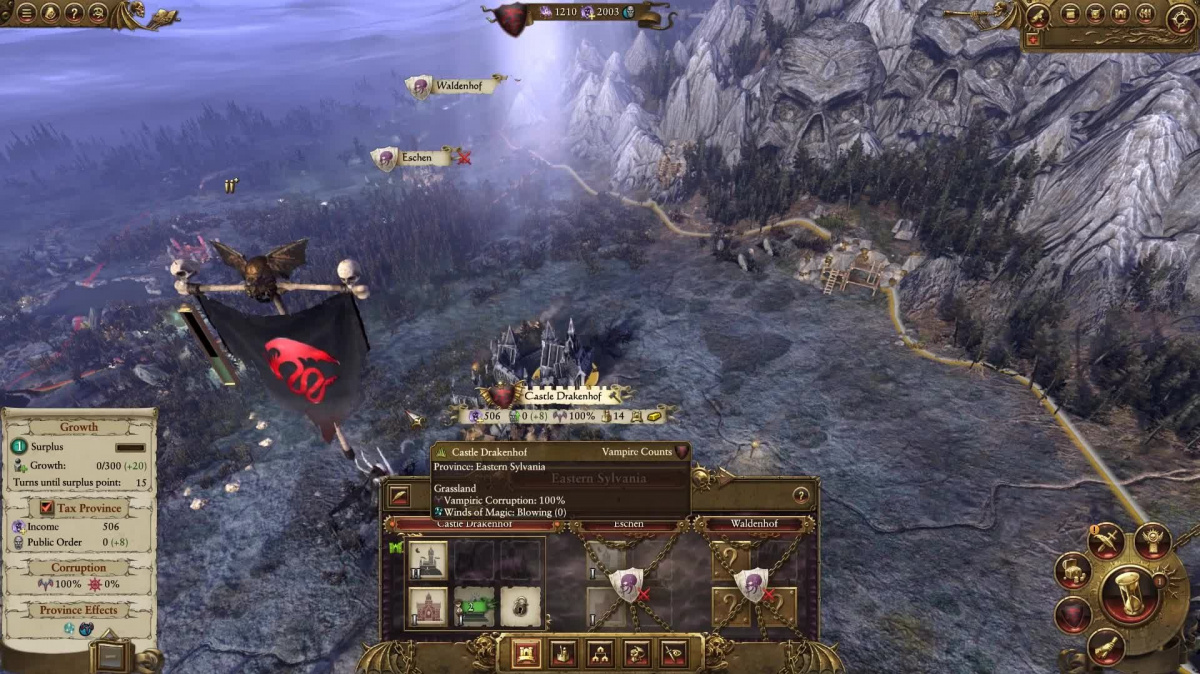1200x674 pixels.
Task: Select the Eschen settlement label on map
Action: 416,158
